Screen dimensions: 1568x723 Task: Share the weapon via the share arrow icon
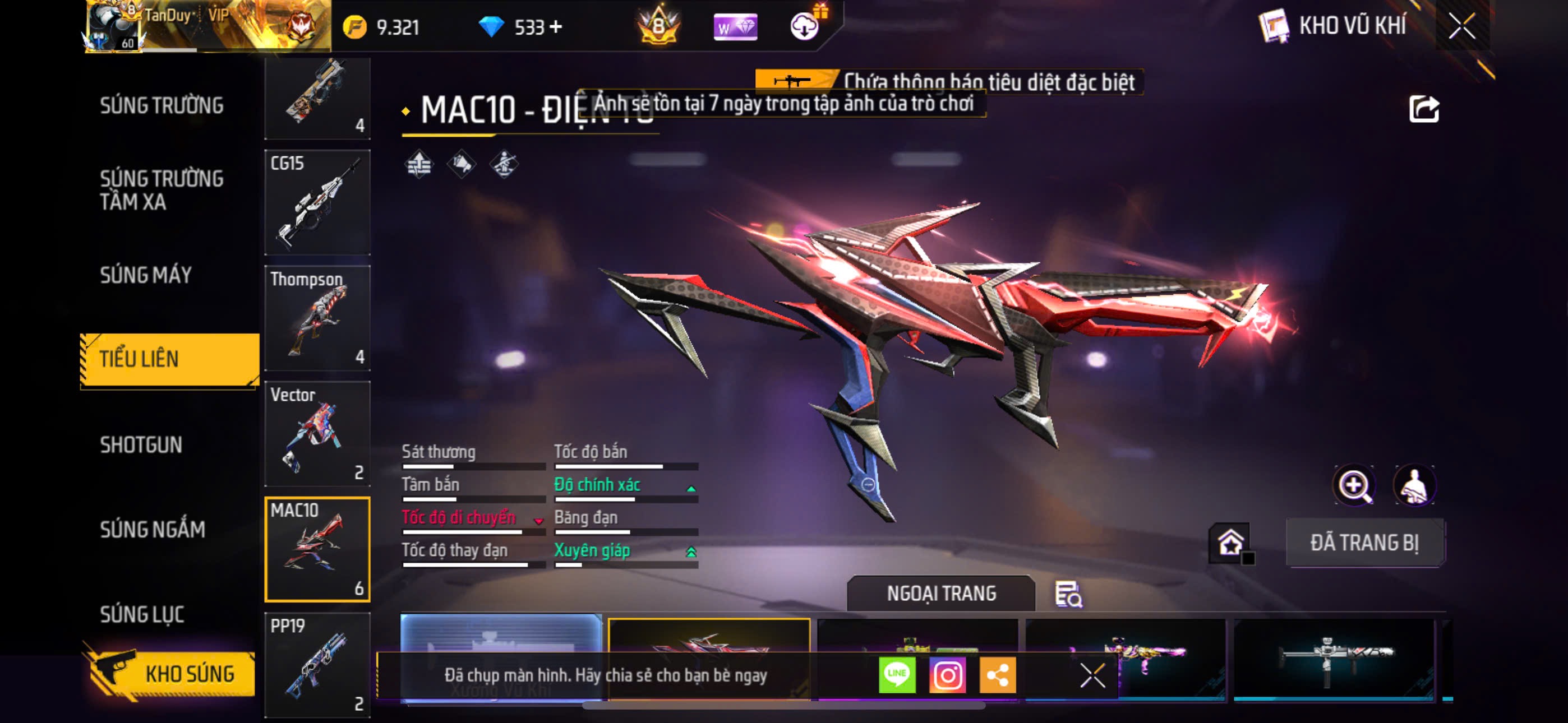click(x=1424, y=109)
